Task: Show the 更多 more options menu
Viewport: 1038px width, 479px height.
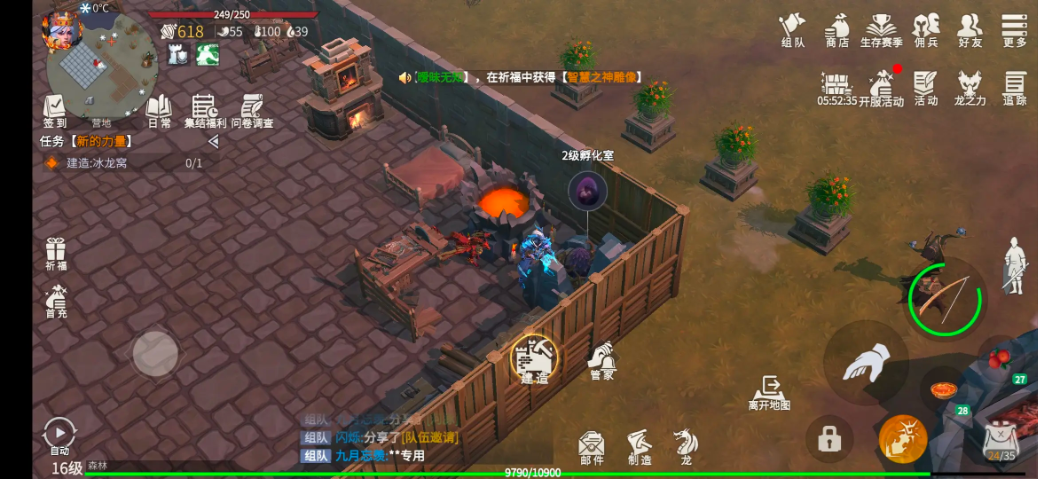Action: pyautogui.click(x=1014, y=28)
